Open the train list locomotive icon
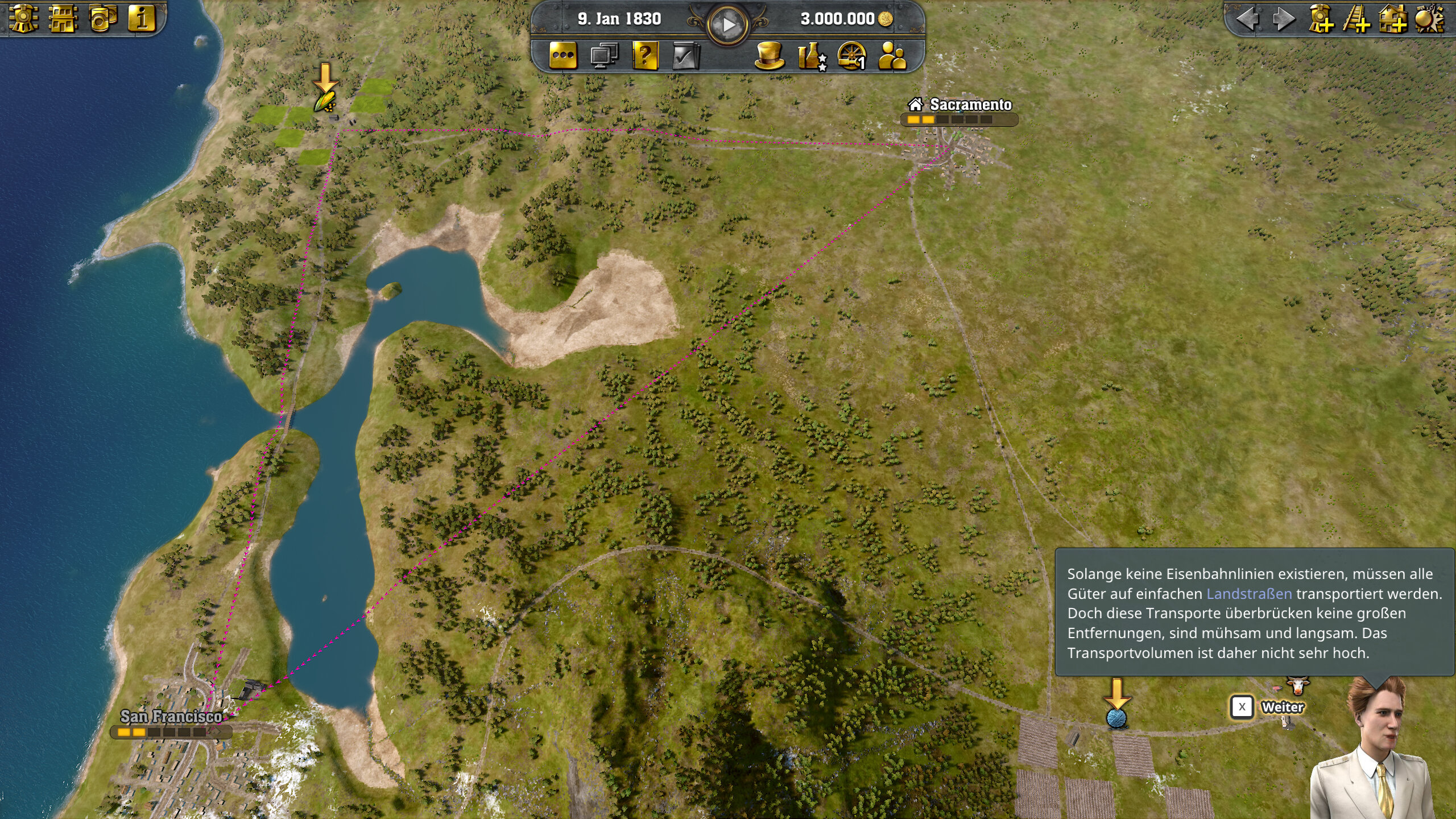 click(x=24, y=18)
